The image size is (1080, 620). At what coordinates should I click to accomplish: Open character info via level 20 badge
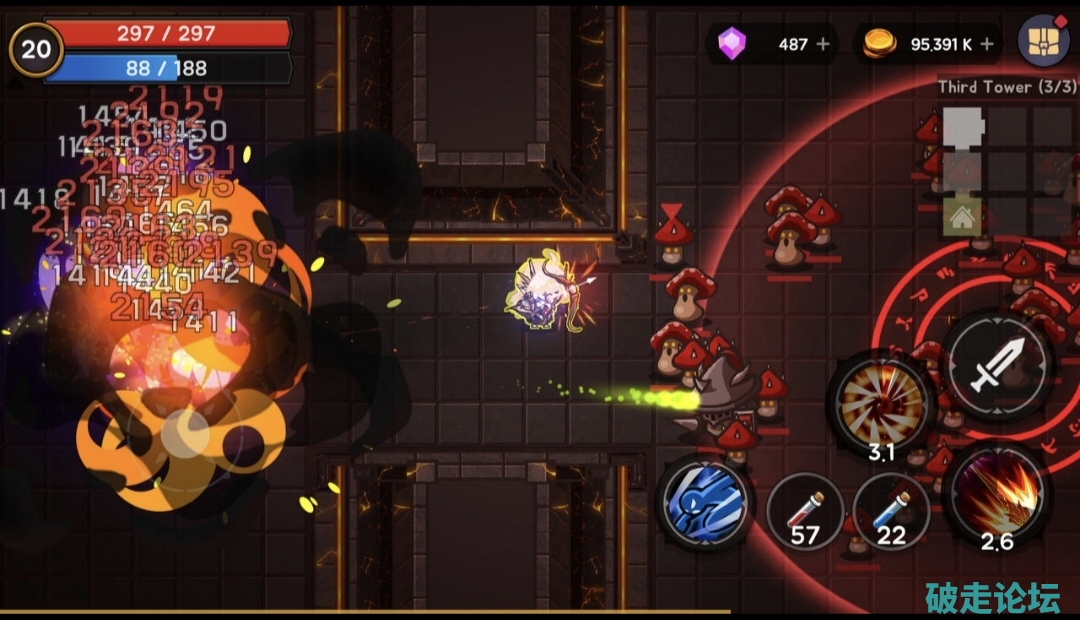36,49
